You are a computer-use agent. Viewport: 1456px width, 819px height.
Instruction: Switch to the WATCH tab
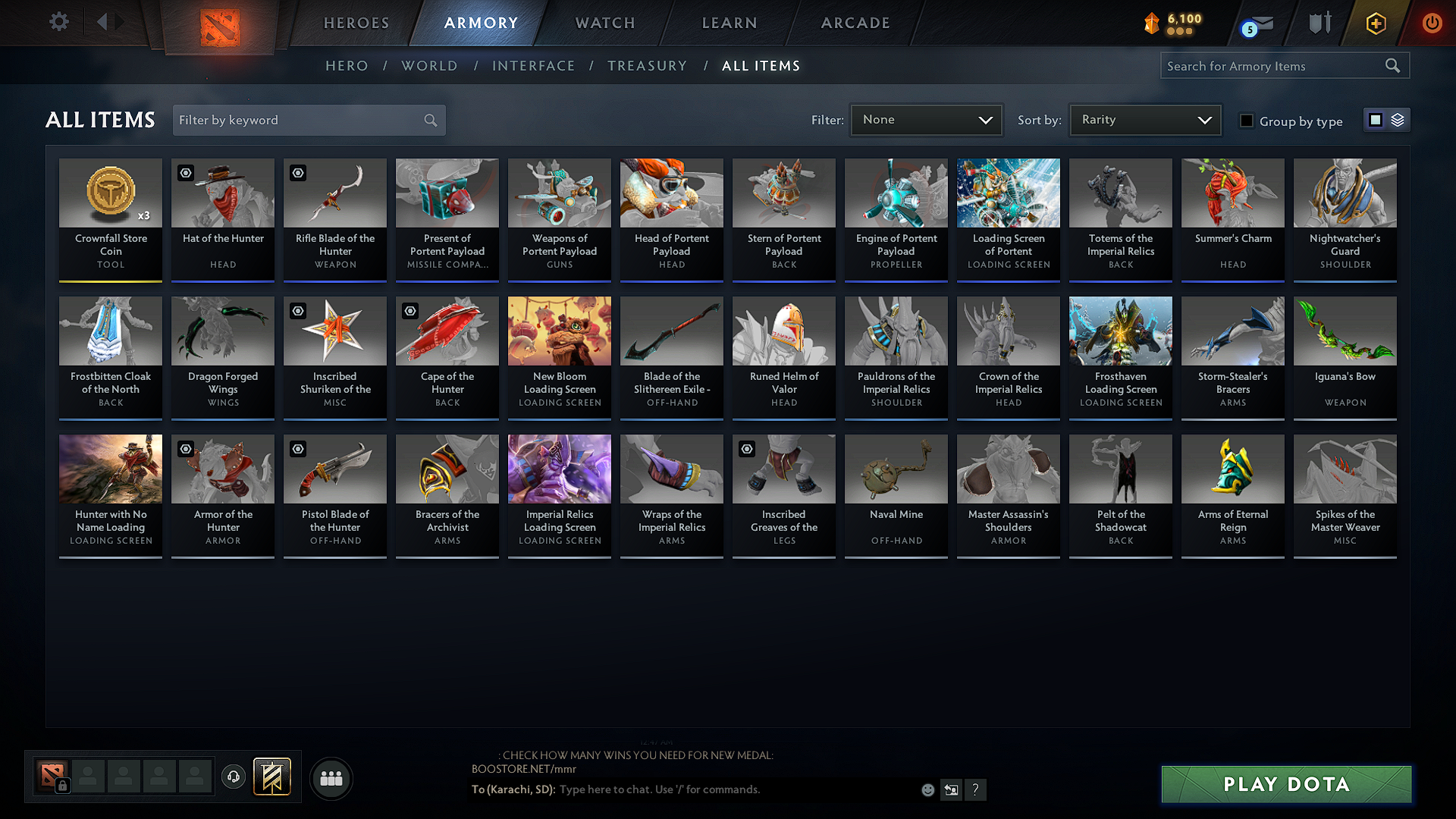[x=604, y=23]
